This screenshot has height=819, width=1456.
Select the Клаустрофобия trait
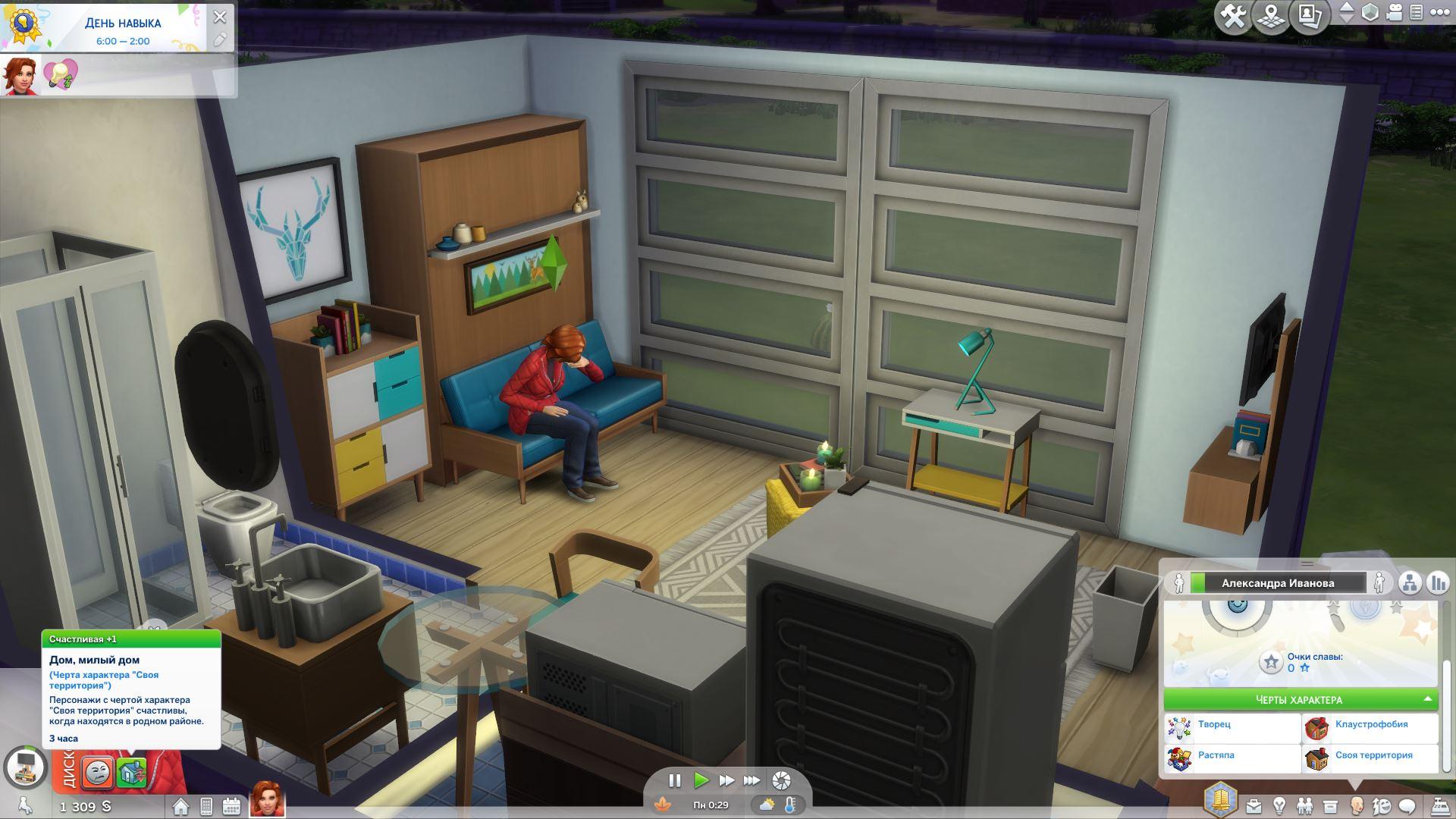point(1370,725)
